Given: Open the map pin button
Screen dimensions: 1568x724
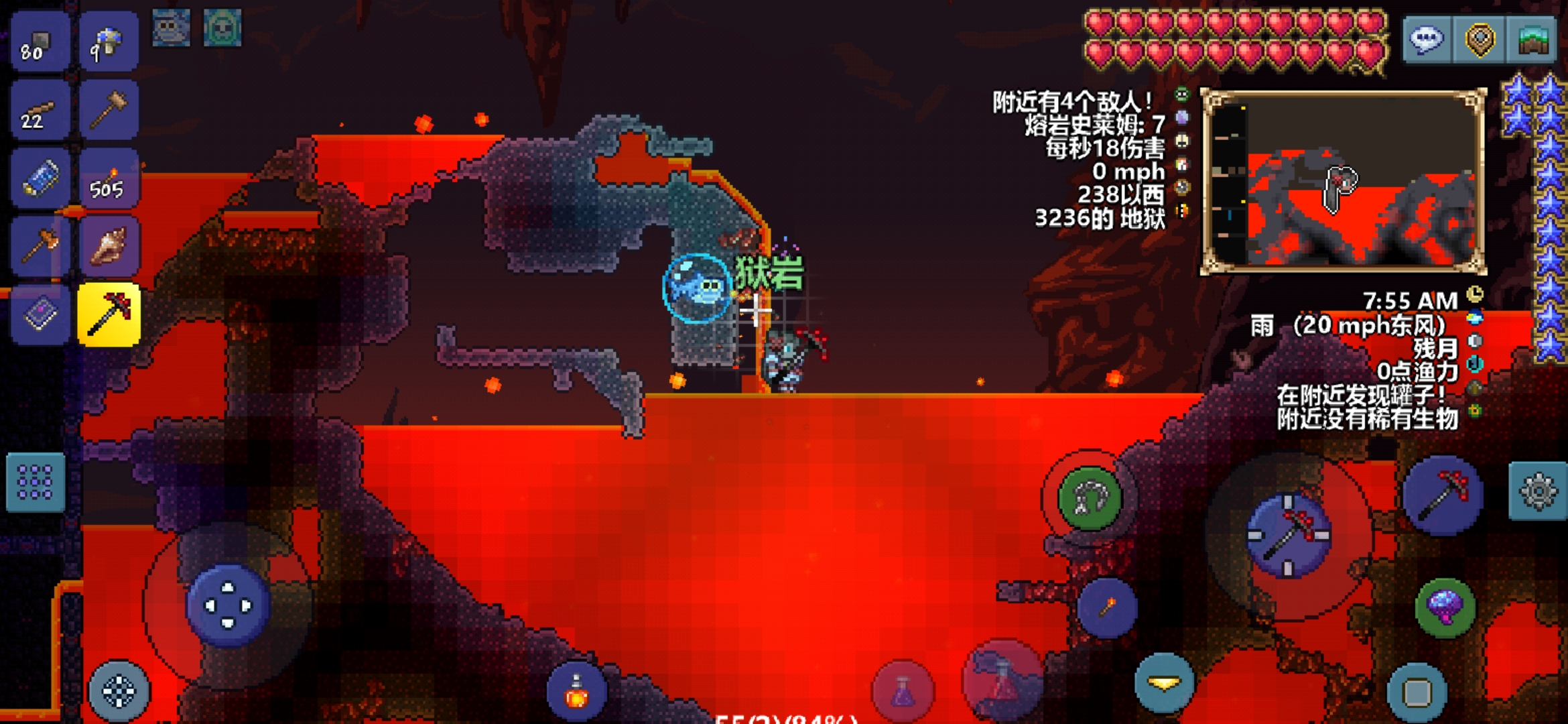Looking at the screenshot, I should [x=1480, y=40].
